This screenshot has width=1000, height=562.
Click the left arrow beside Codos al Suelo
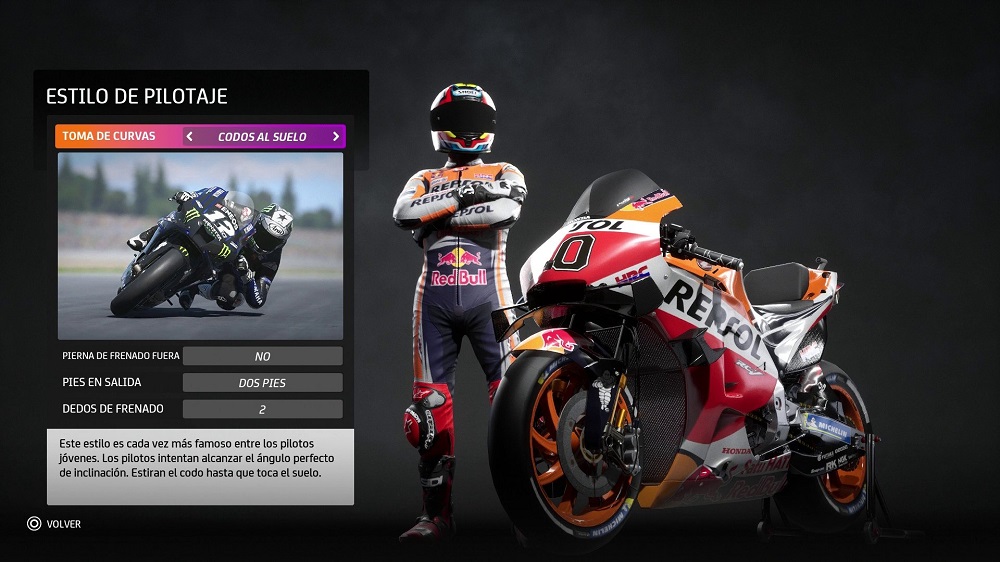190,136
